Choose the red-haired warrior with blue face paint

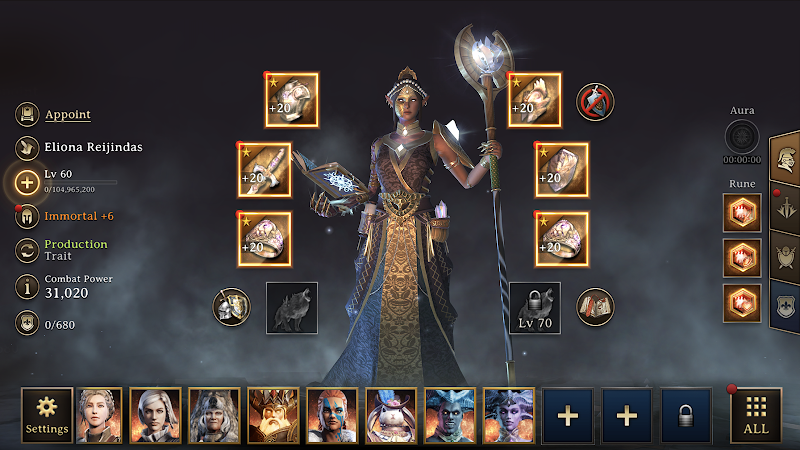pos(332,415)
